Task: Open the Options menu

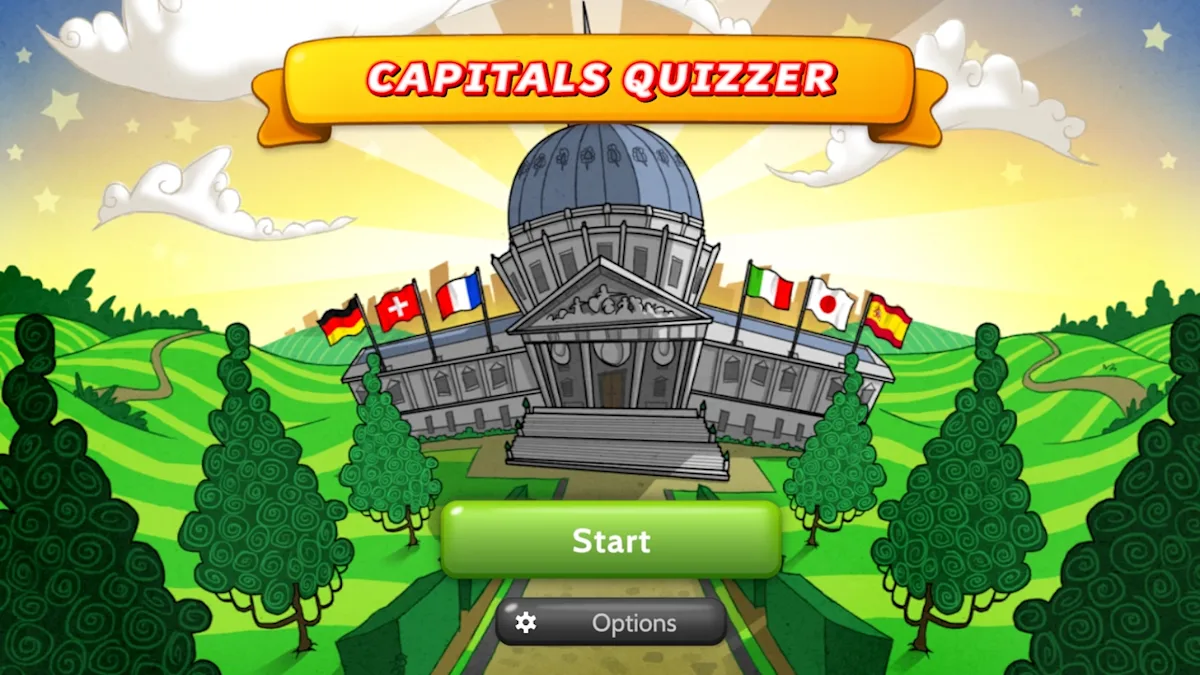Action: pyautogui.click(x=611, y=623)
